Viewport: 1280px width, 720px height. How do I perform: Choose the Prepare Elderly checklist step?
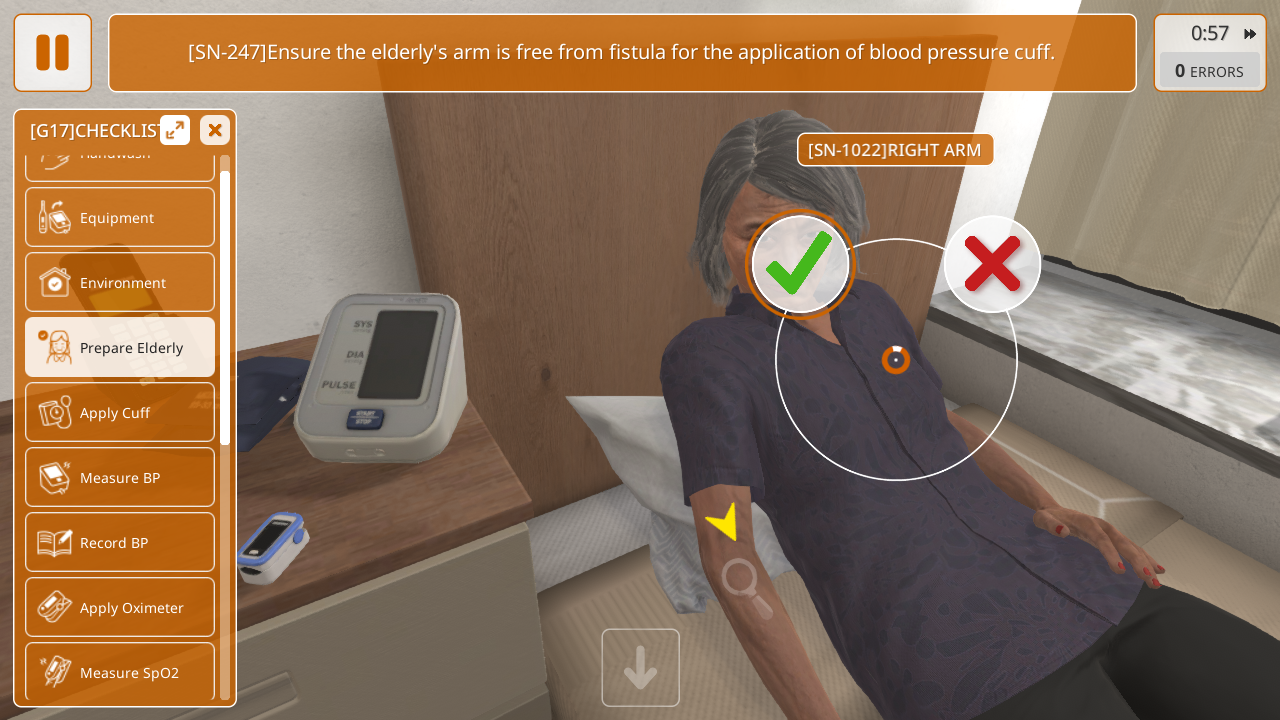tap(120, 347)
